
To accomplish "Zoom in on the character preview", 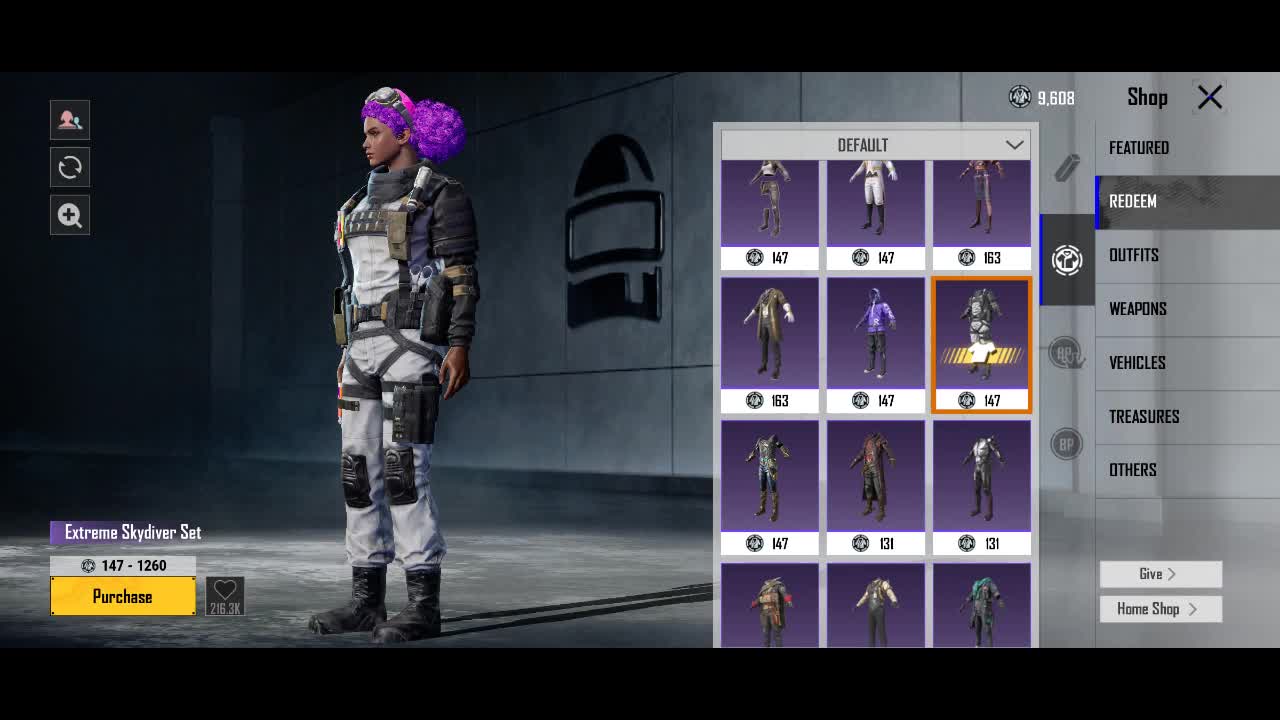I will tap(70, 215).
